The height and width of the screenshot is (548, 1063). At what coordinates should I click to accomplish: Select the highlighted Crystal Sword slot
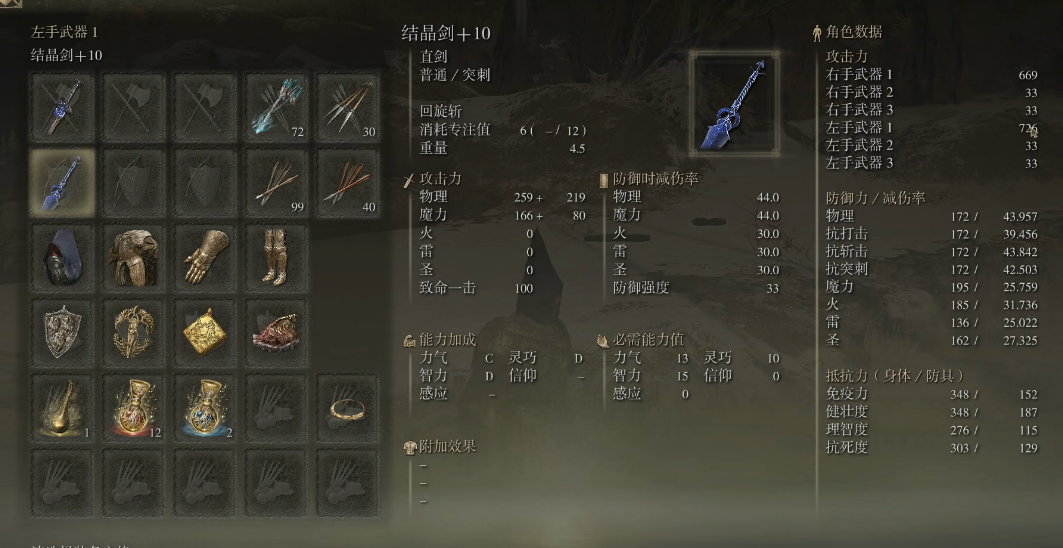(x=62, y=181)
